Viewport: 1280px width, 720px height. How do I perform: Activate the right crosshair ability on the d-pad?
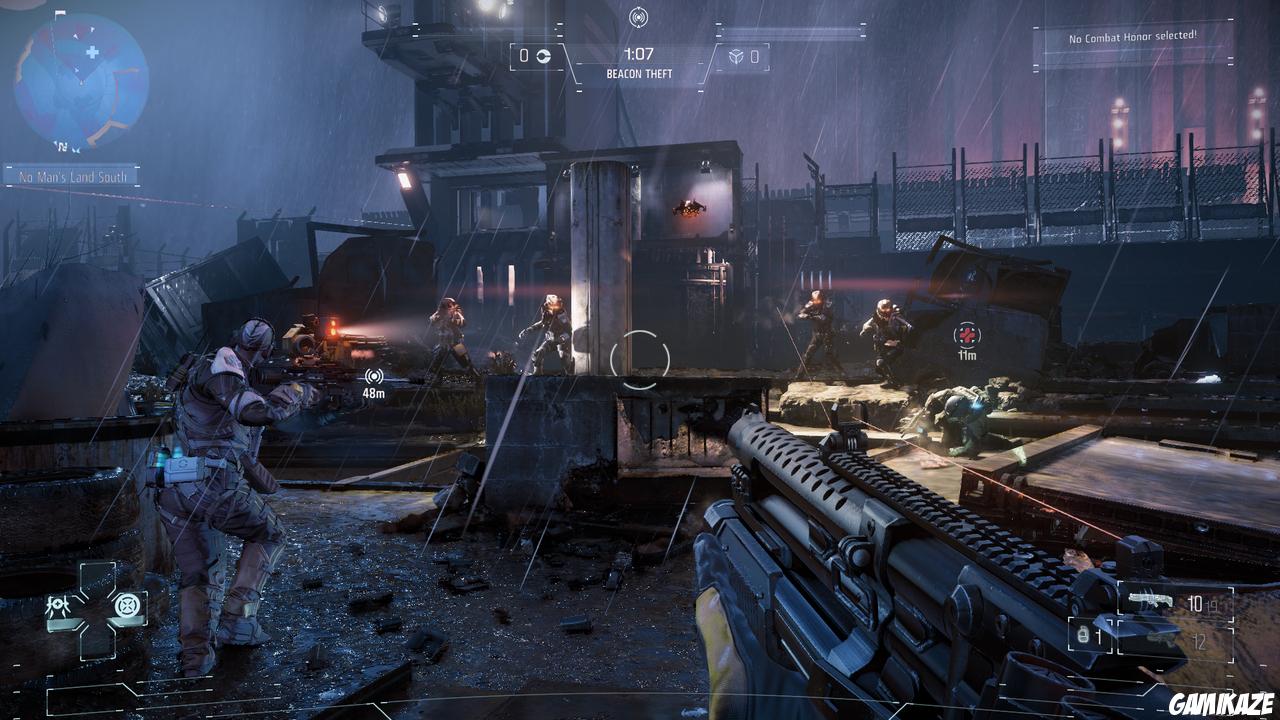coord(127,604)
